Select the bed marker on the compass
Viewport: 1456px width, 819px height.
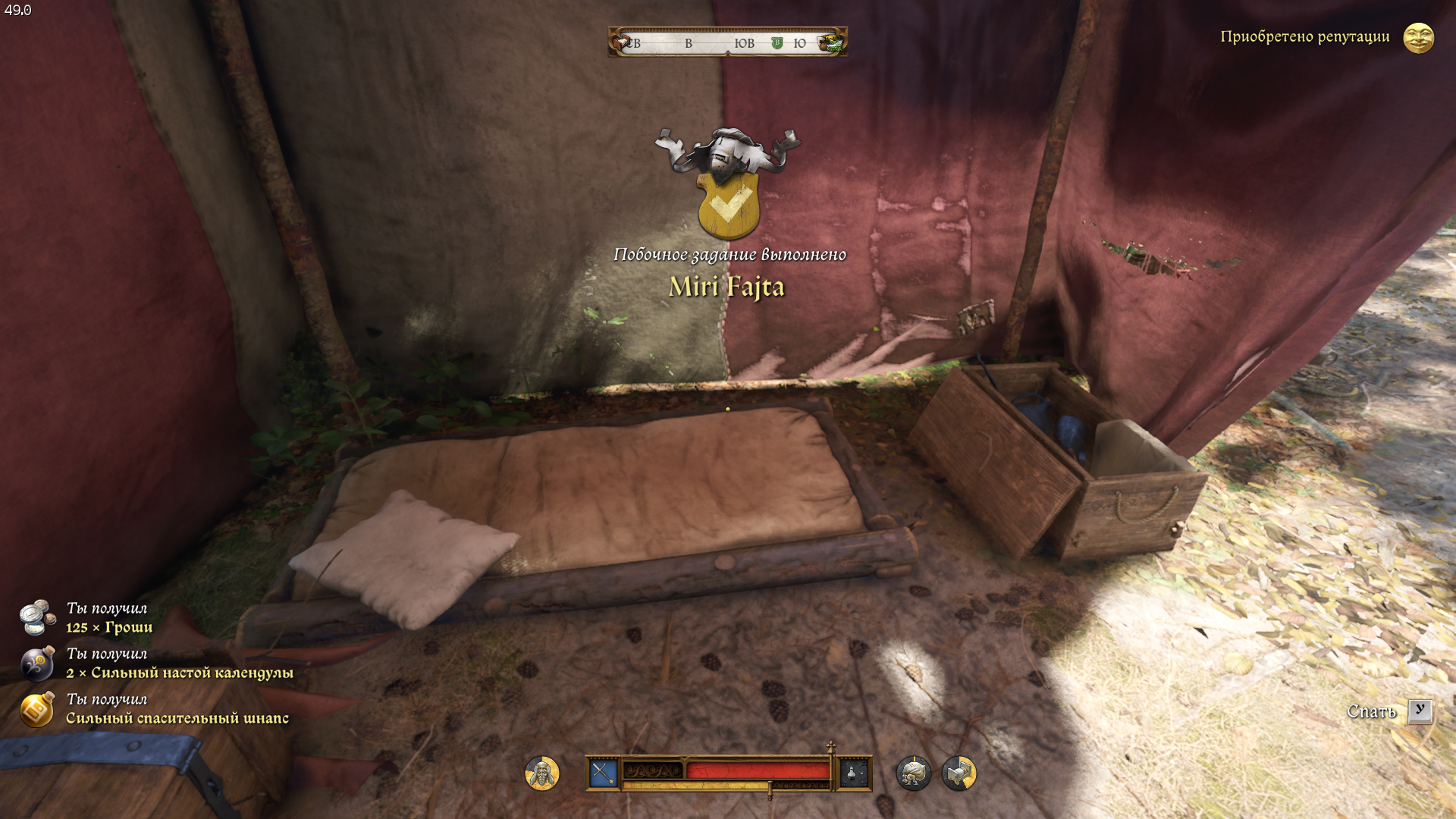pyautogui.click(x=623, y=42)
